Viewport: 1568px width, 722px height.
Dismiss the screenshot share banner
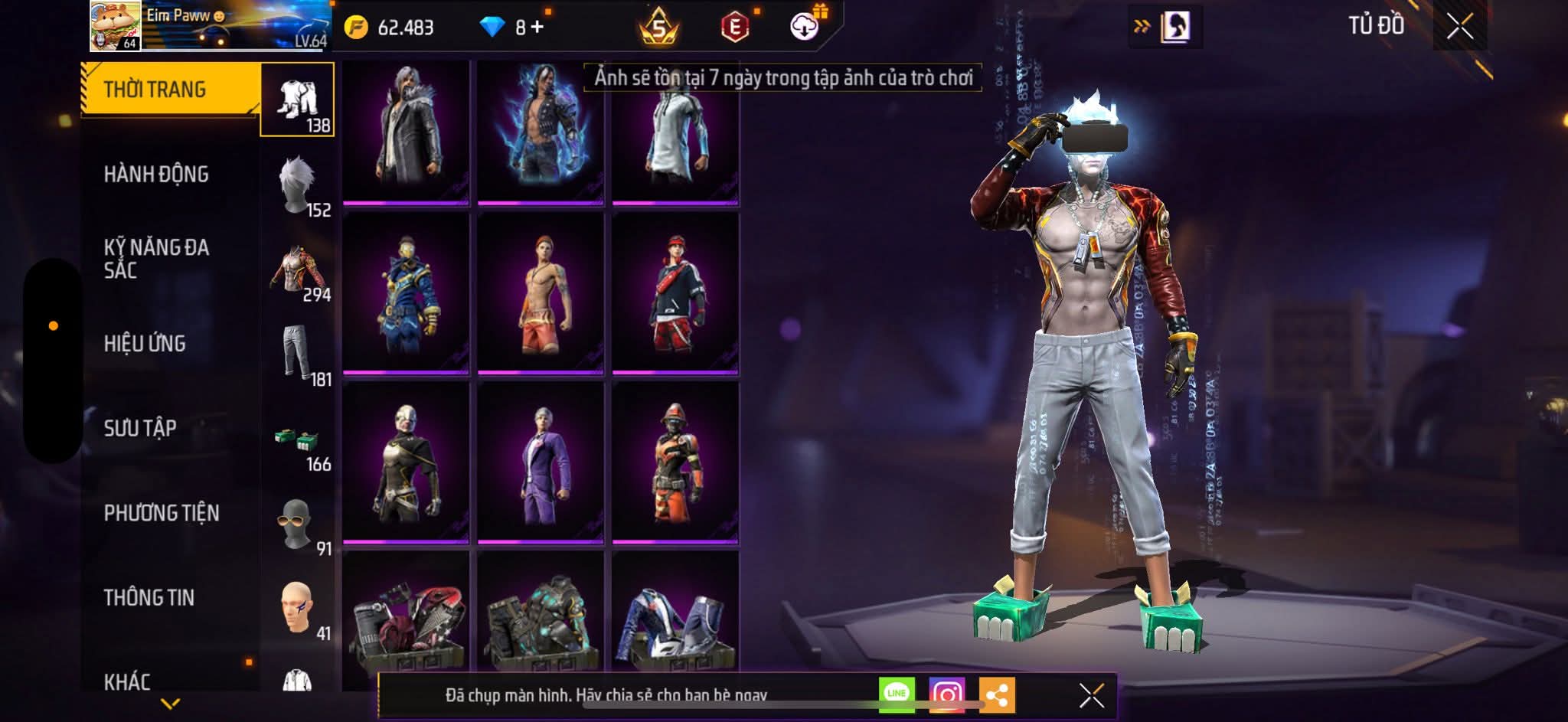click(1091, 695)
